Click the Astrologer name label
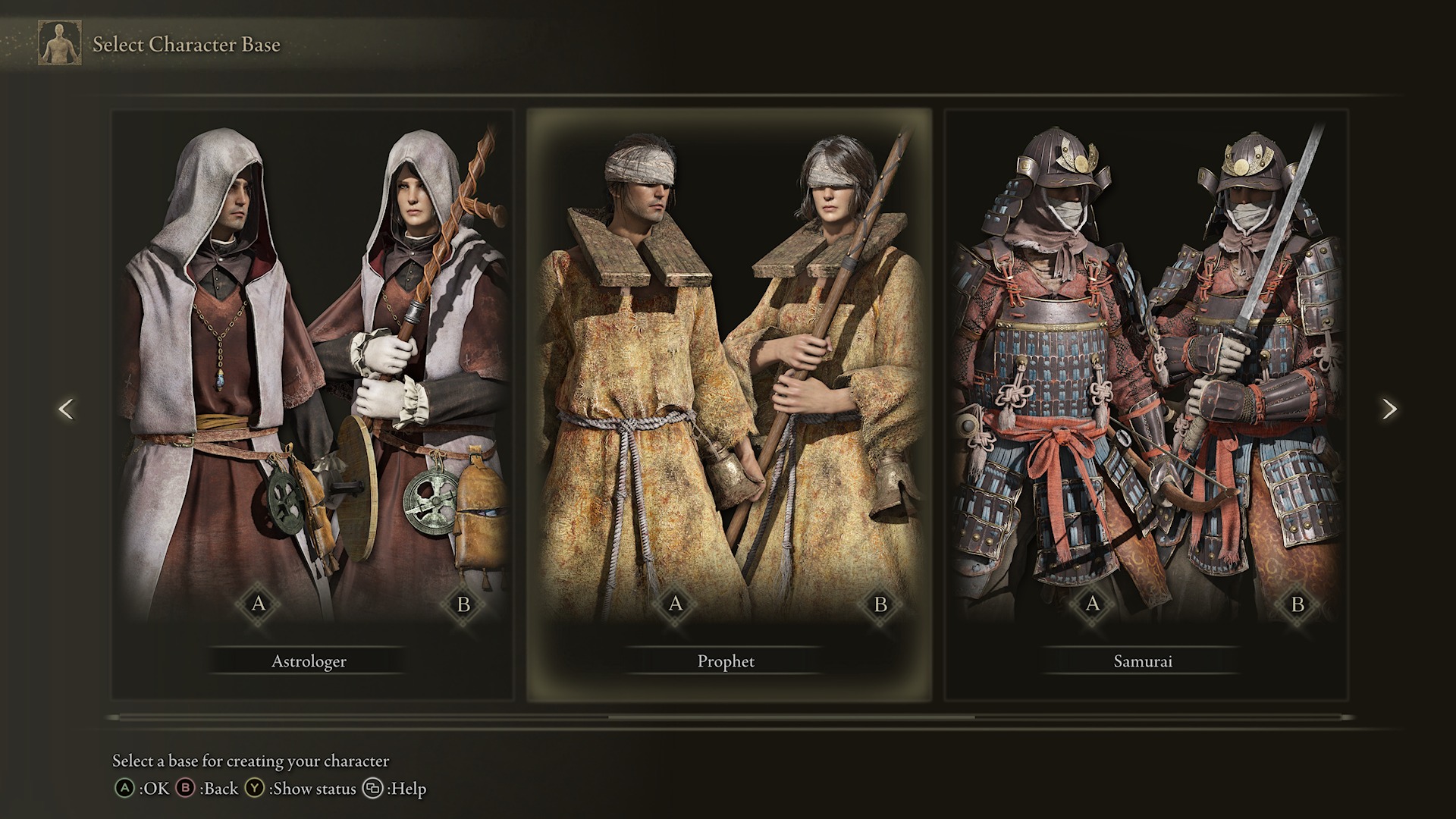The height and width of the screenshot is (819, 1456). tap(309, 661)
